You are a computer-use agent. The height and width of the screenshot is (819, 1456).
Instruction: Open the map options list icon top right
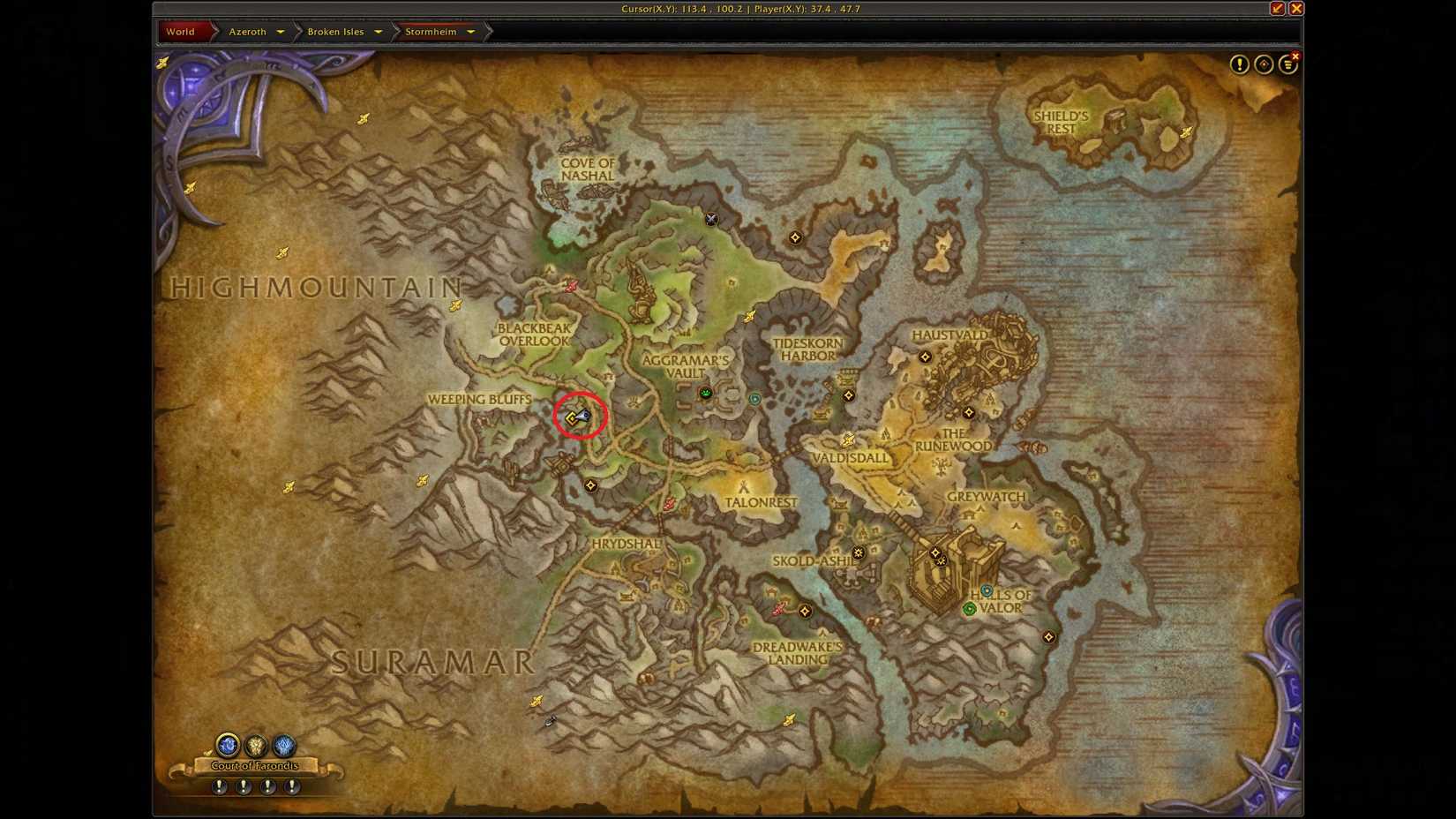pyautogui.click(x=1288, y=64)
